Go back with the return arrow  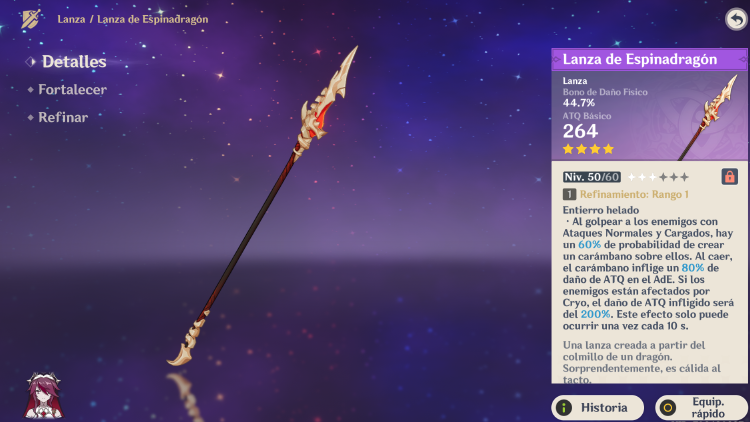click(735, 19)
